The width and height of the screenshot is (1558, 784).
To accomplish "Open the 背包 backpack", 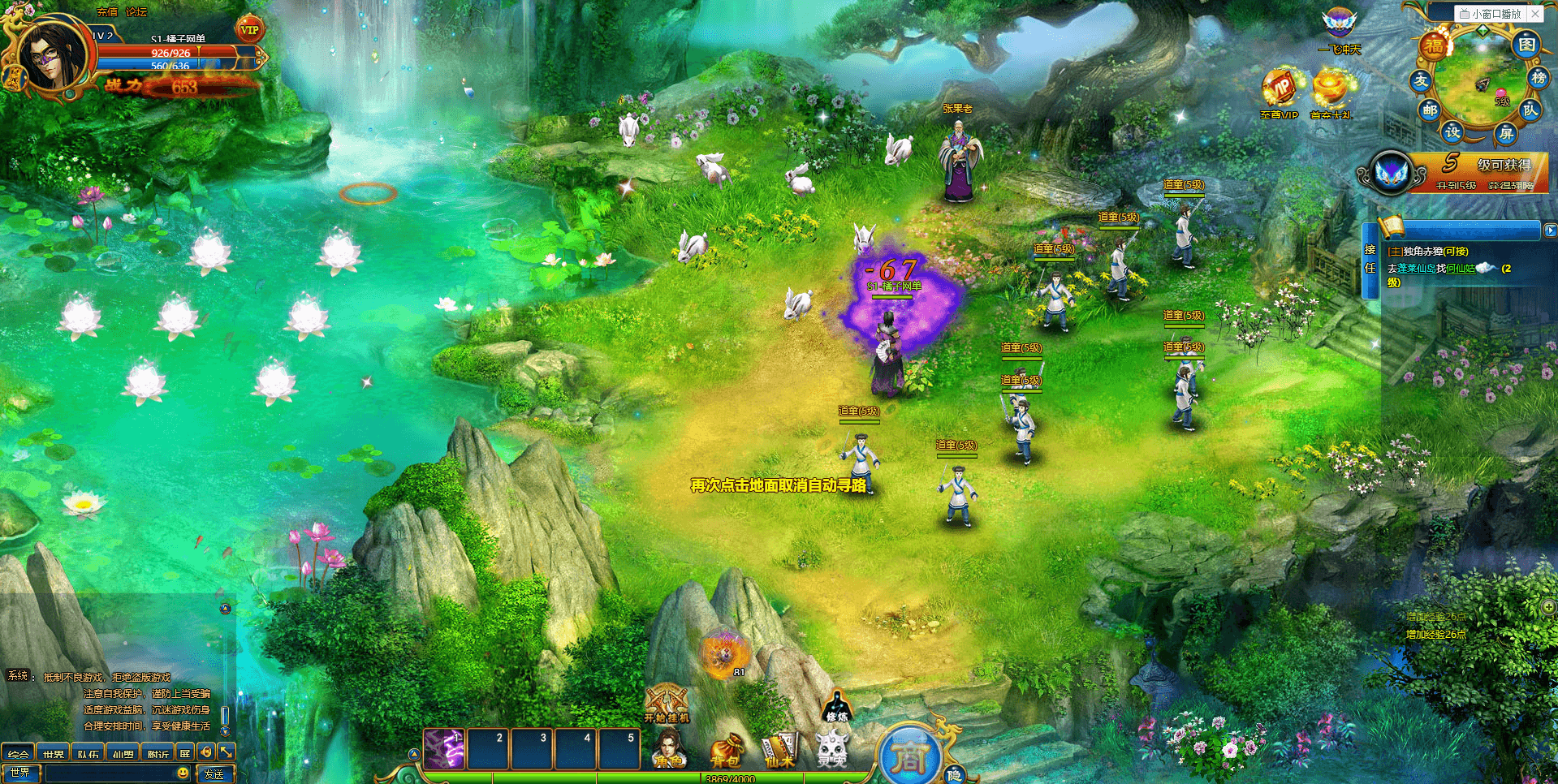I will click(x=725, y=750).
